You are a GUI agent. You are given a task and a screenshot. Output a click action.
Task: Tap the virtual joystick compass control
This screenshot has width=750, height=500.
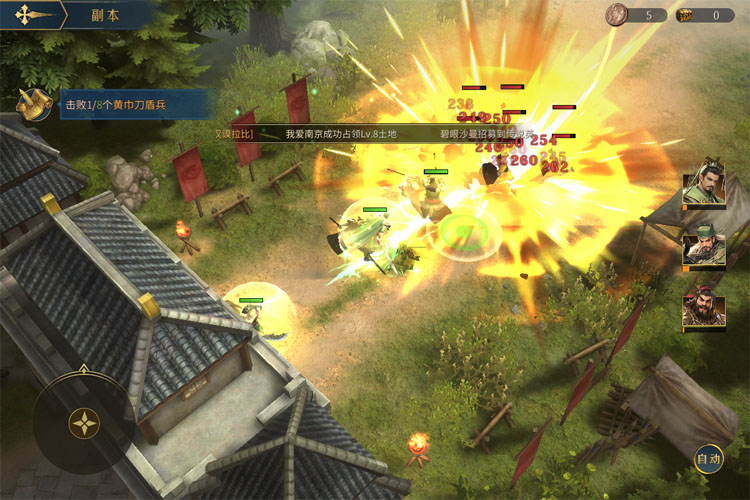(x=84, y=422)
